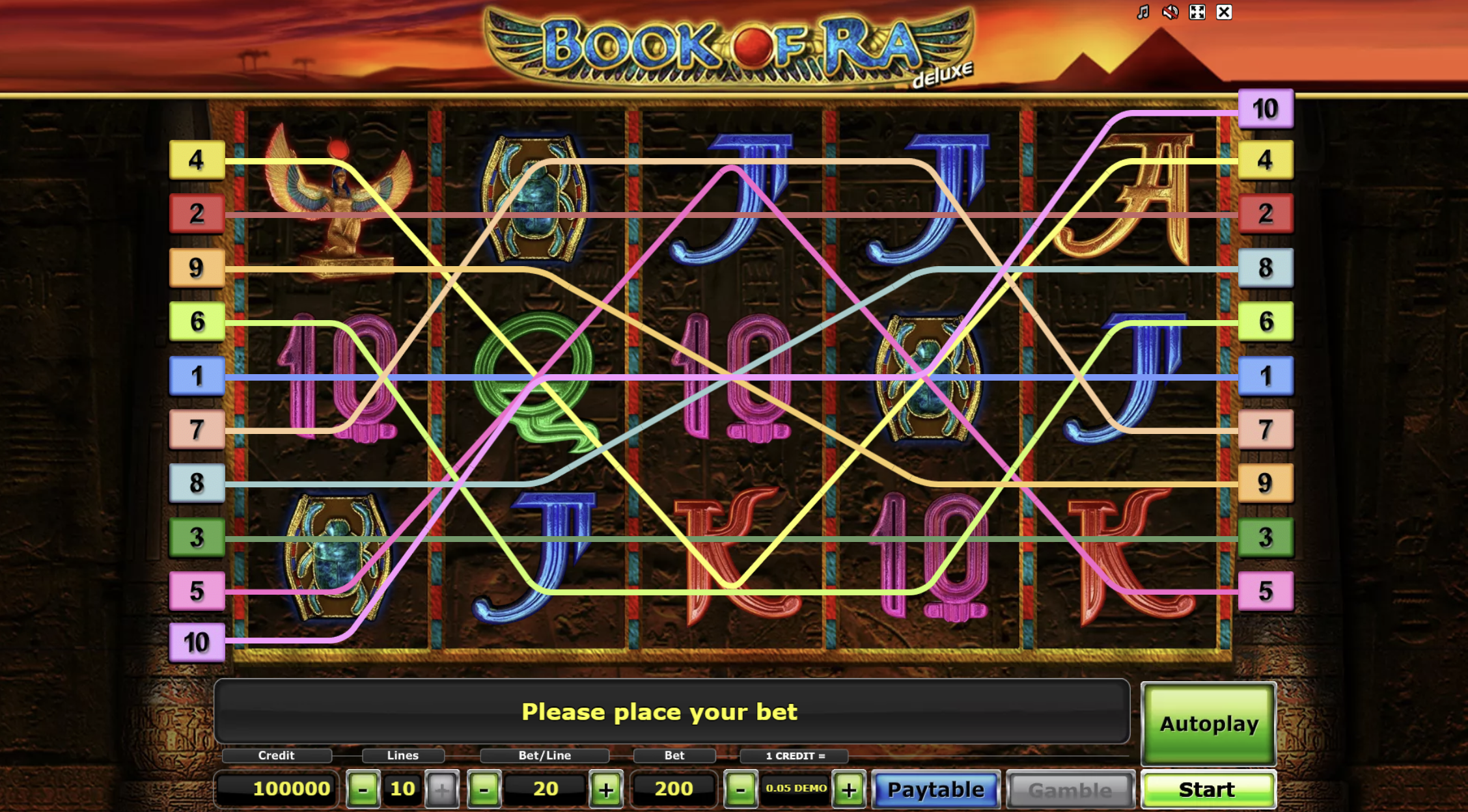The height and width of the screenshot is (812, 1468).
Task: Click the Lines value showing 10
Action: pos(402,789)
